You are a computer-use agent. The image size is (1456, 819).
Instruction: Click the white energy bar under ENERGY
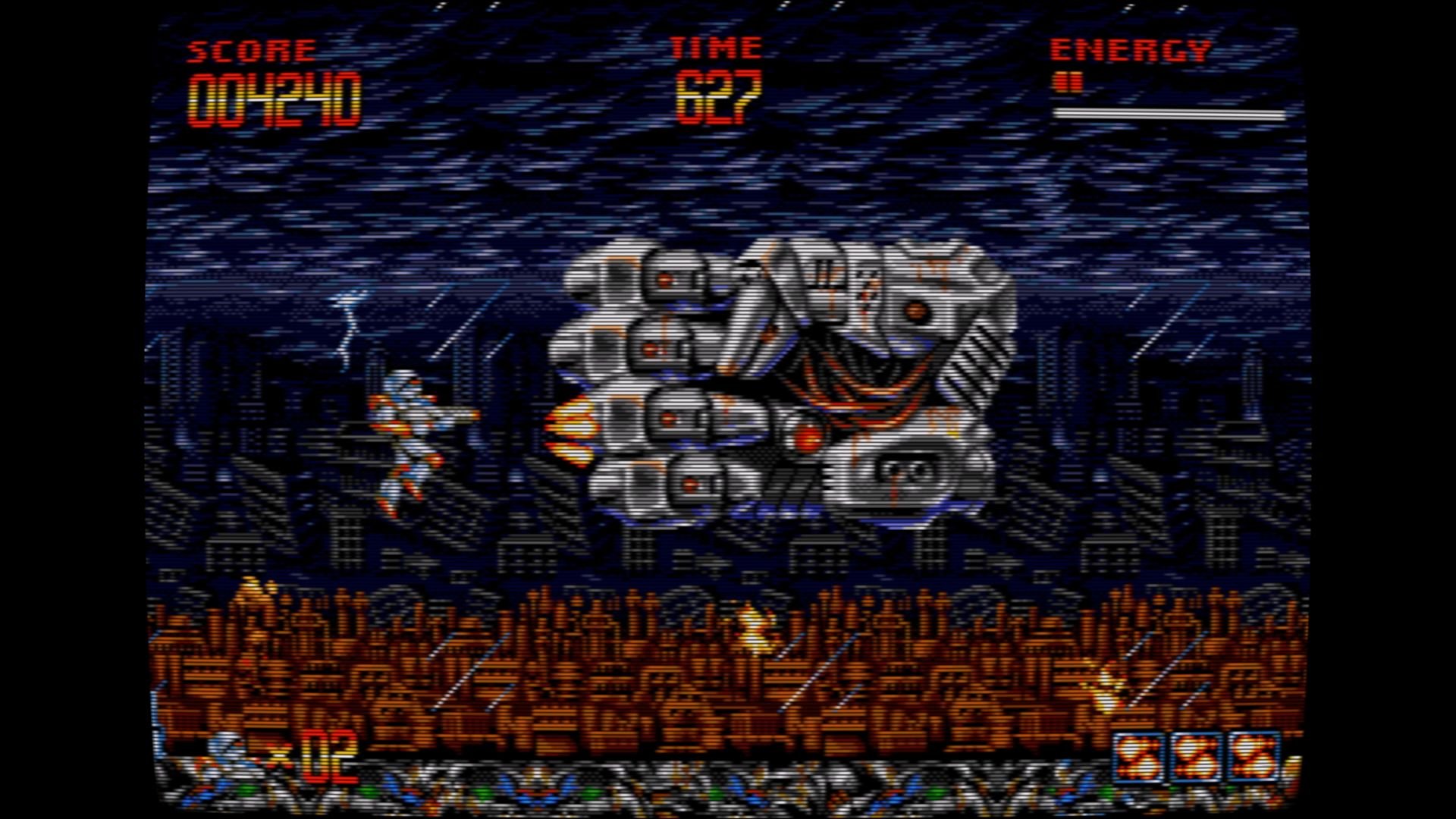(1172, 114)
